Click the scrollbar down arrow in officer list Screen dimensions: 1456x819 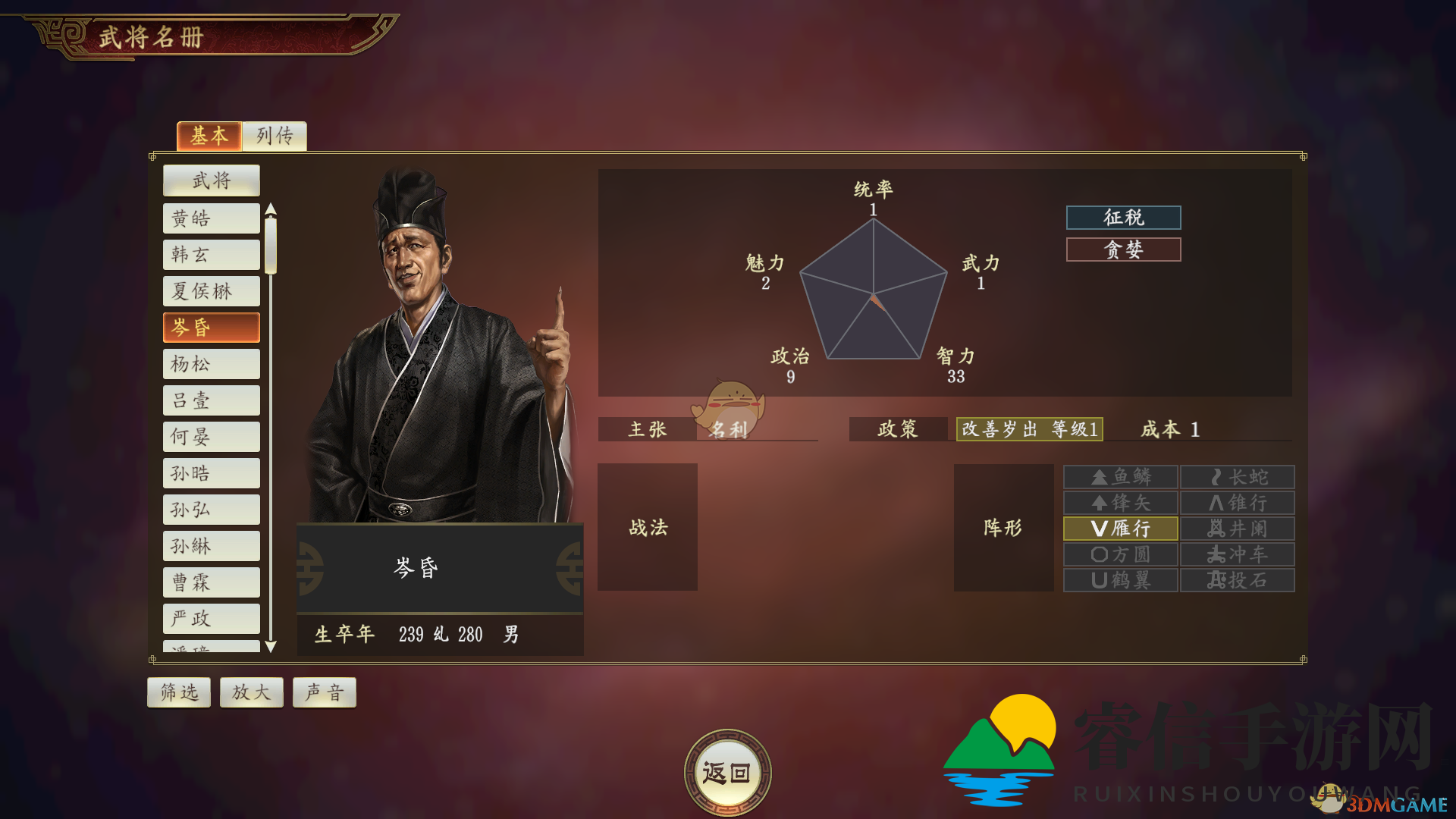[271, 648]
